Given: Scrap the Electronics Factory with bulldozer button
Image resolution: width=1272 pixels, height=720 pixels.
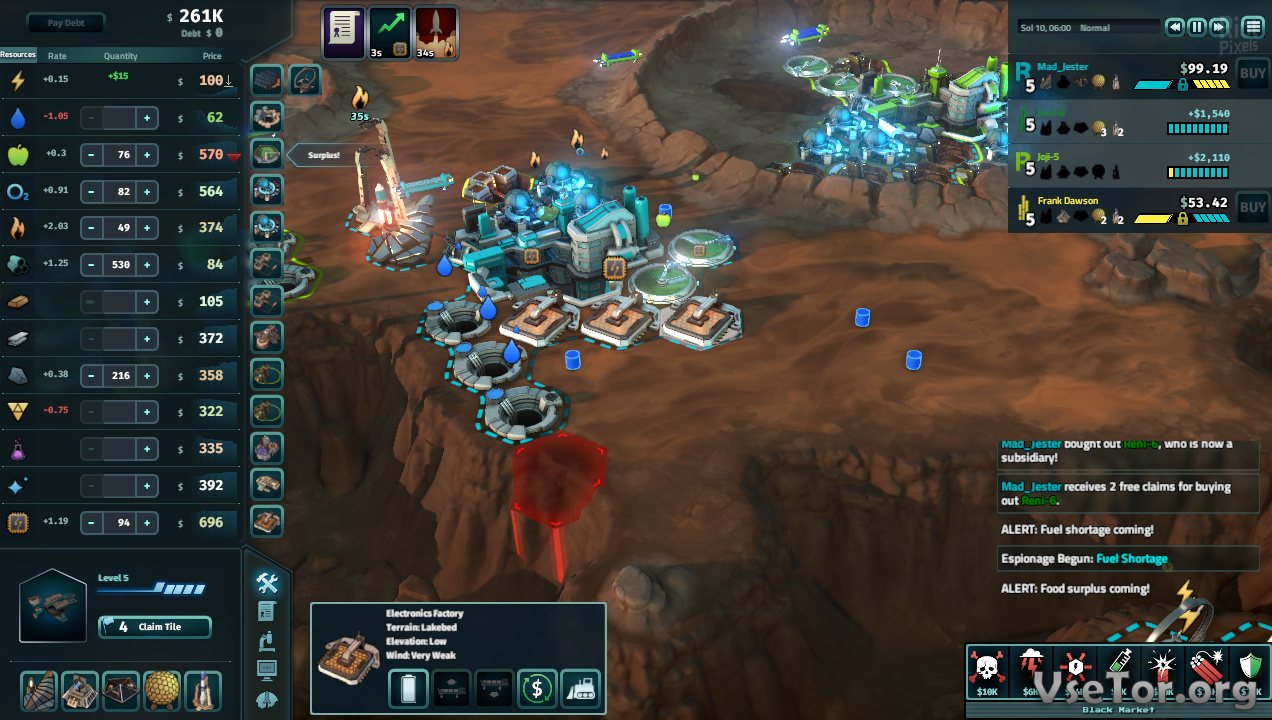Looking at the screenshot, I should coord(581,688).
